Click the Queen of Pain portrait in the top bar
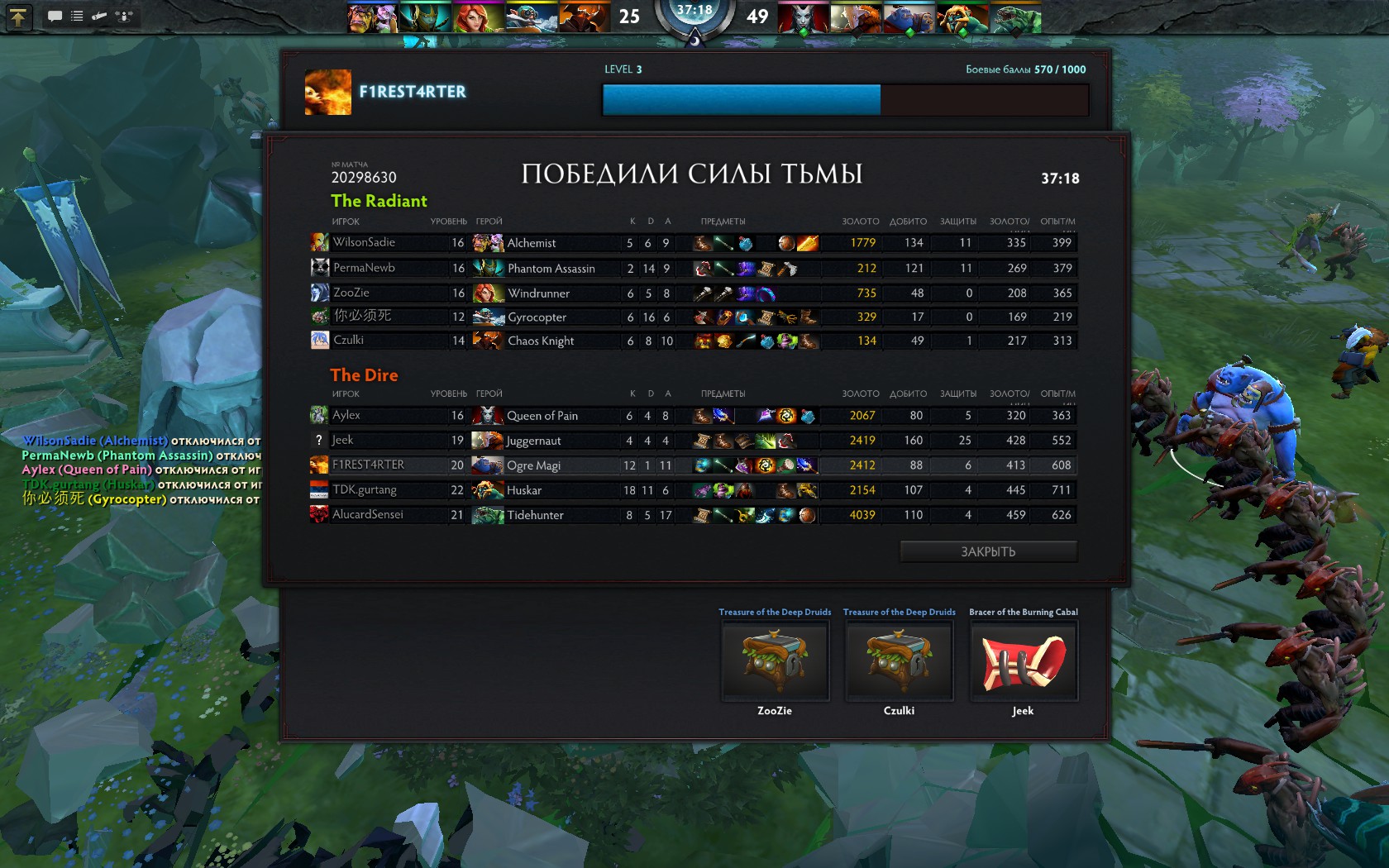1389x868 pixels. point(803,17)
